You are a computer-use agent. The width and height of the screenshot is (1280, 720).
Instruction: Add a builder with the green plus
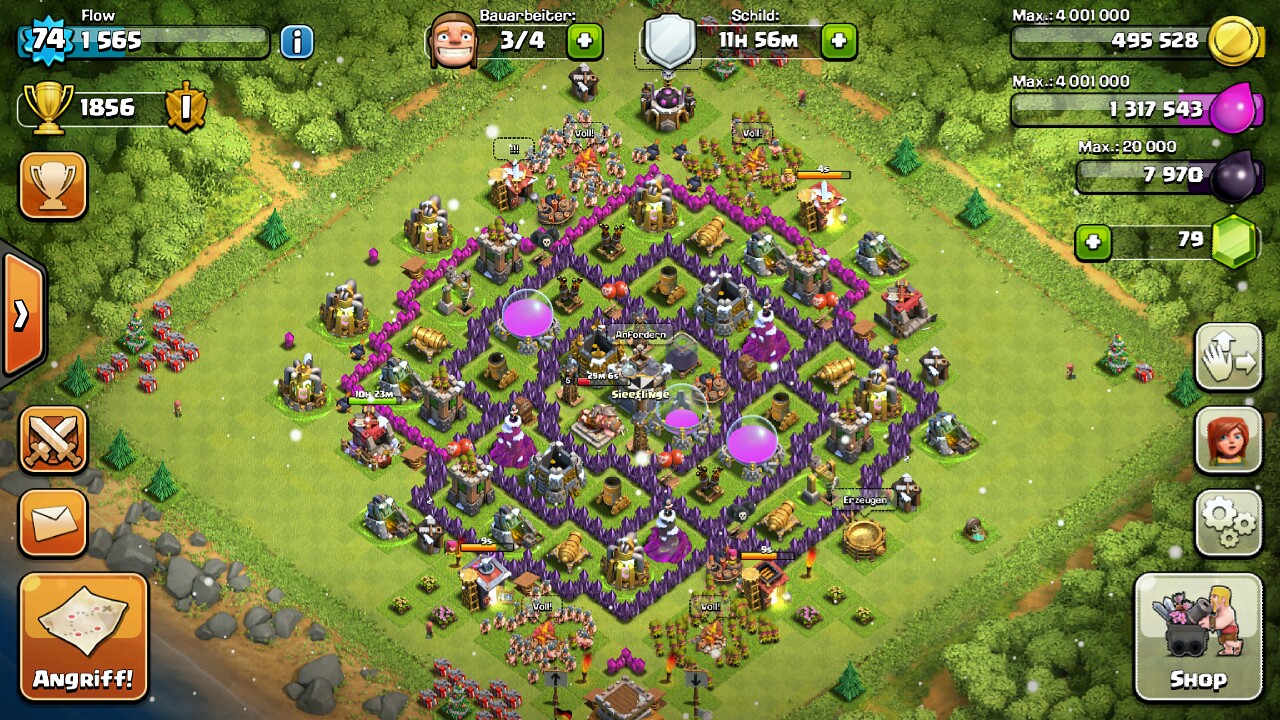point(585,42)
